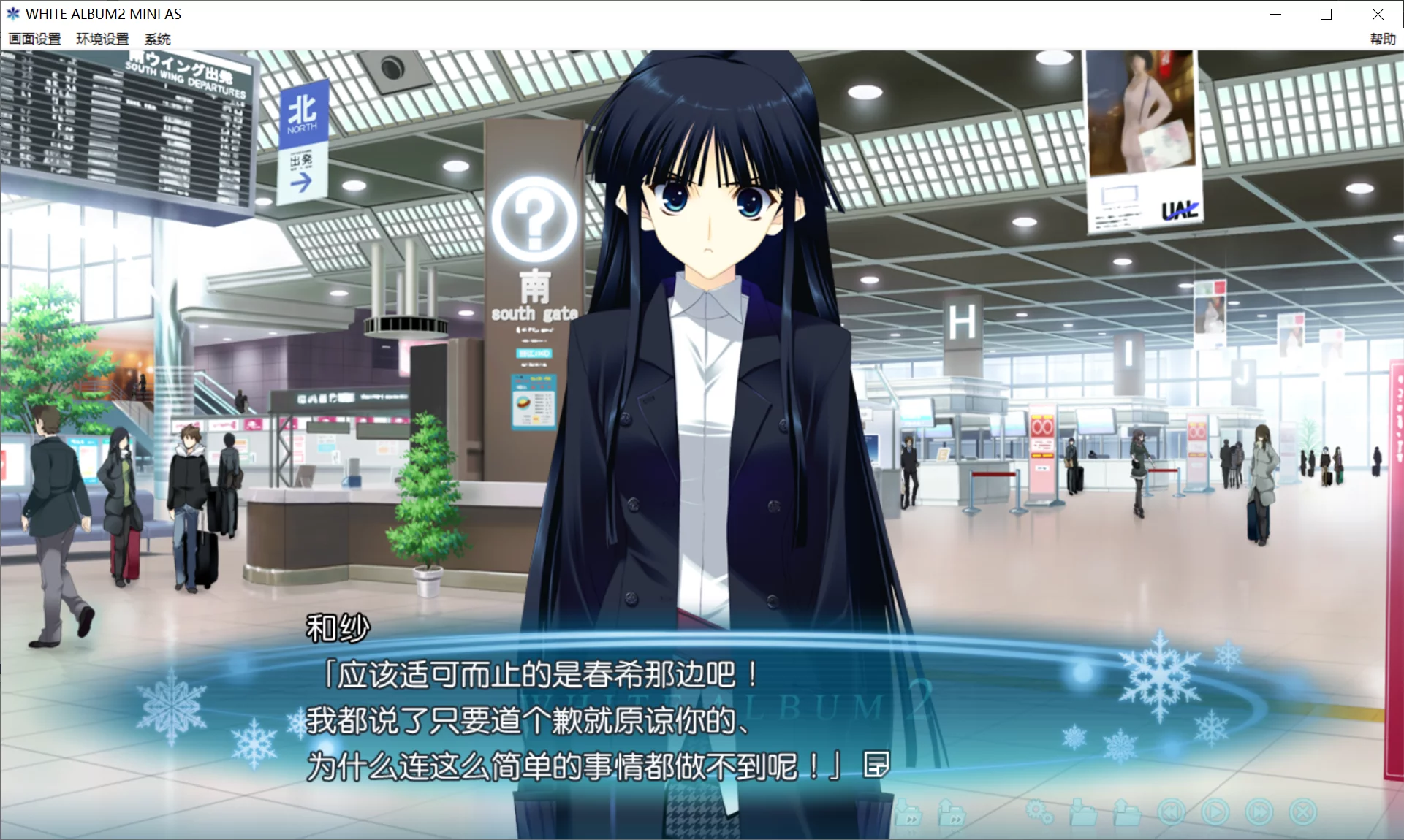
Task: Activate quick save with the fast-save folder icon
Action: [x=908, y=812]
